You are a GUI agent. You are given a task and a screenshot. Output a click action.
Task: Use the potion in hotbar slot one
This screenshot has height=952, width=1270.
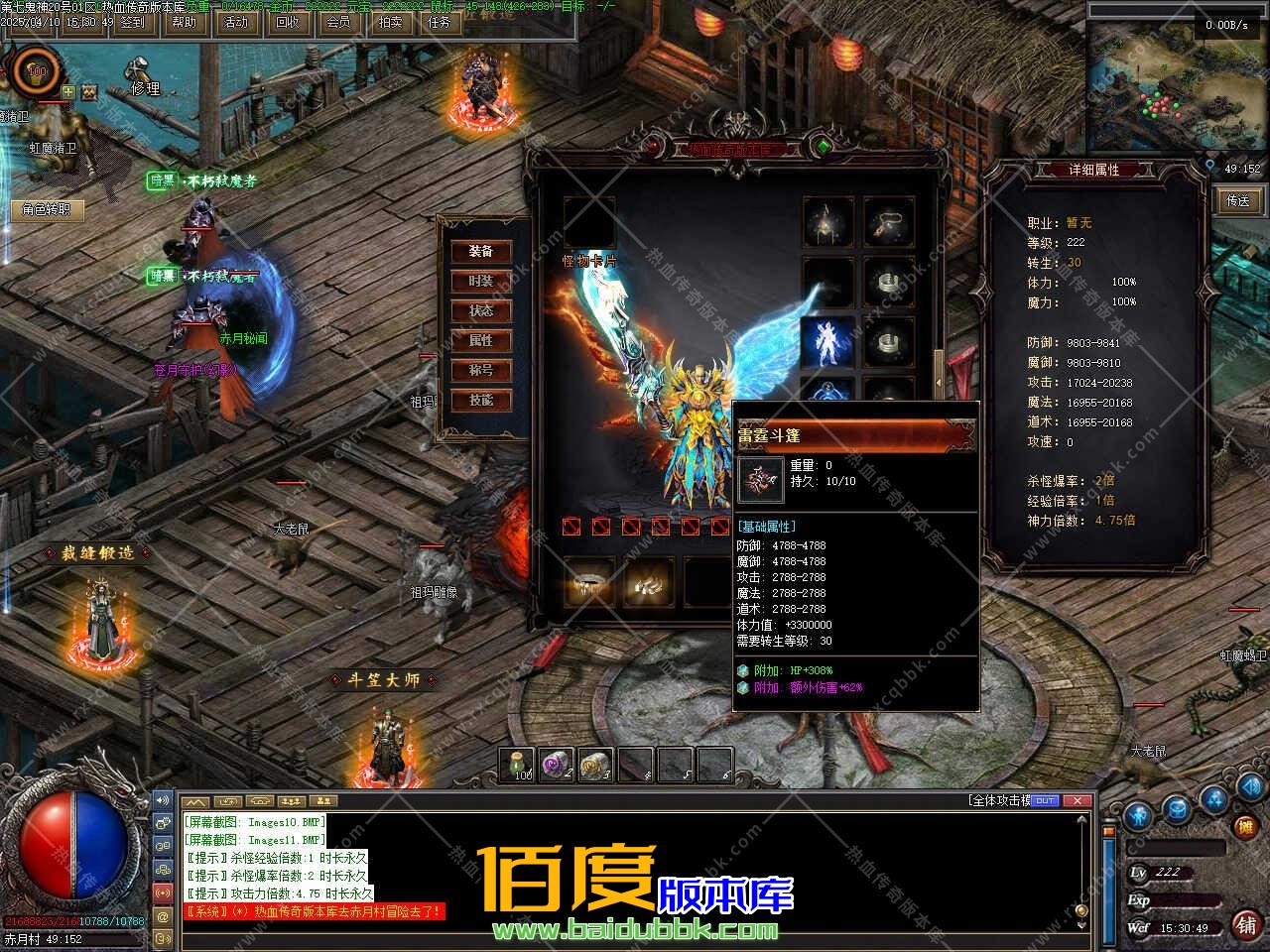pyautogui.click(x=517, y=765)
